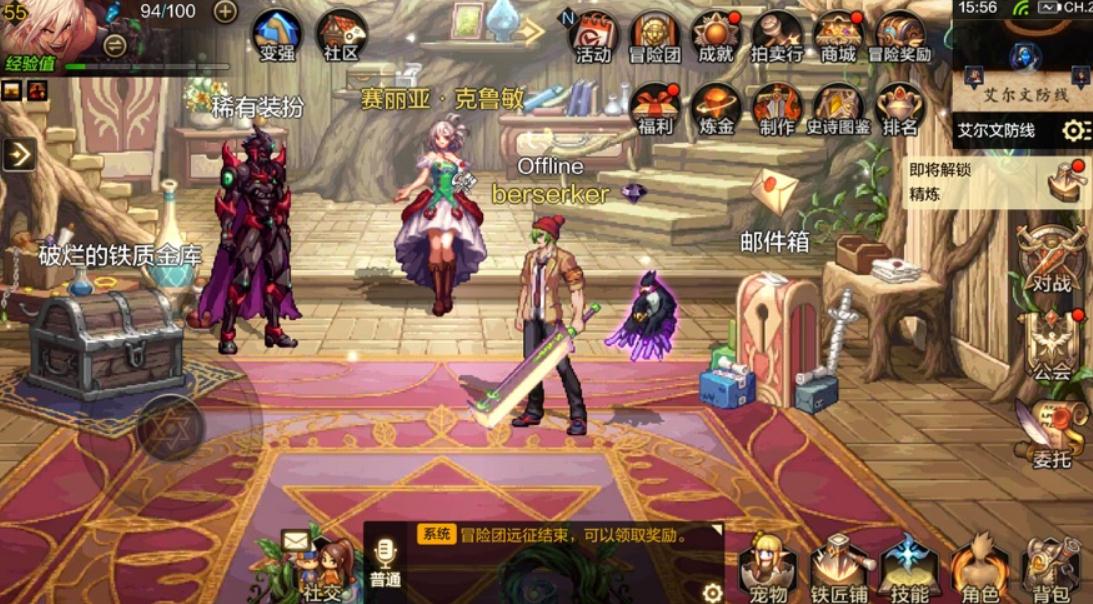
Task: Open the 拍卖行 auction house
Action: (777, 37)
